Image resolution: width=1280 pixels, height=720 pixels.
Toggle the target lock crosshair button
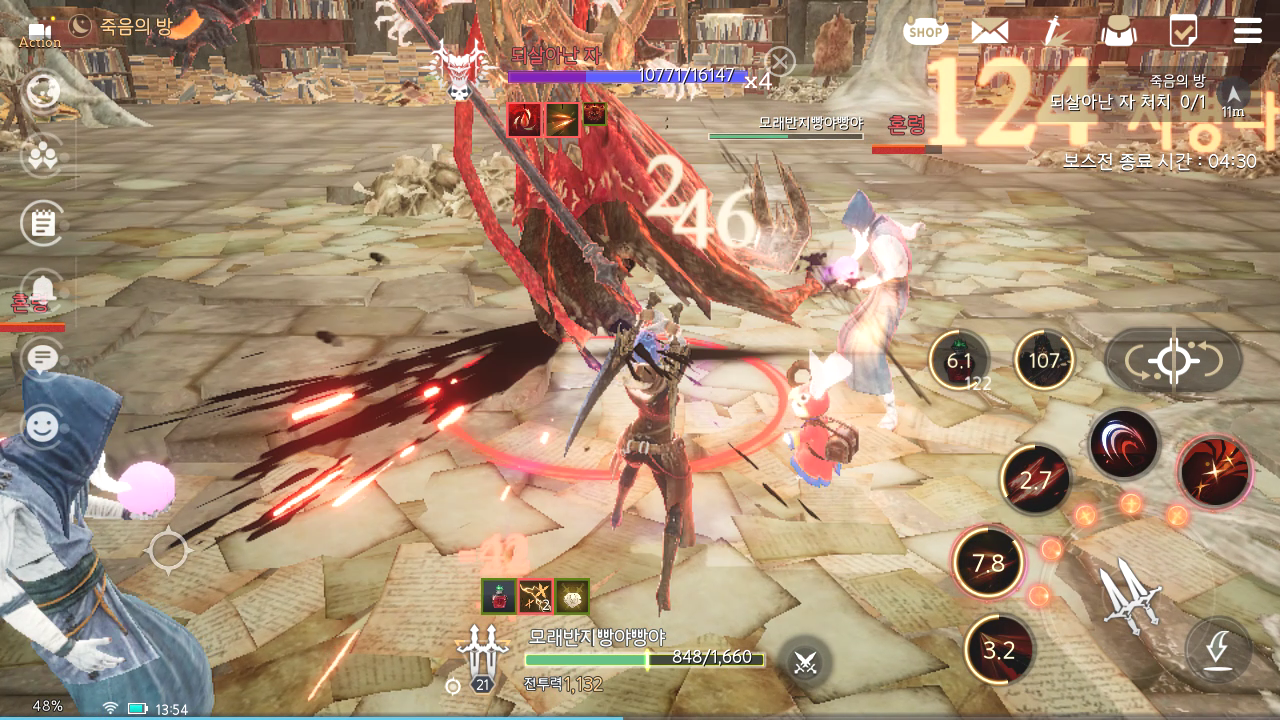1173,360
